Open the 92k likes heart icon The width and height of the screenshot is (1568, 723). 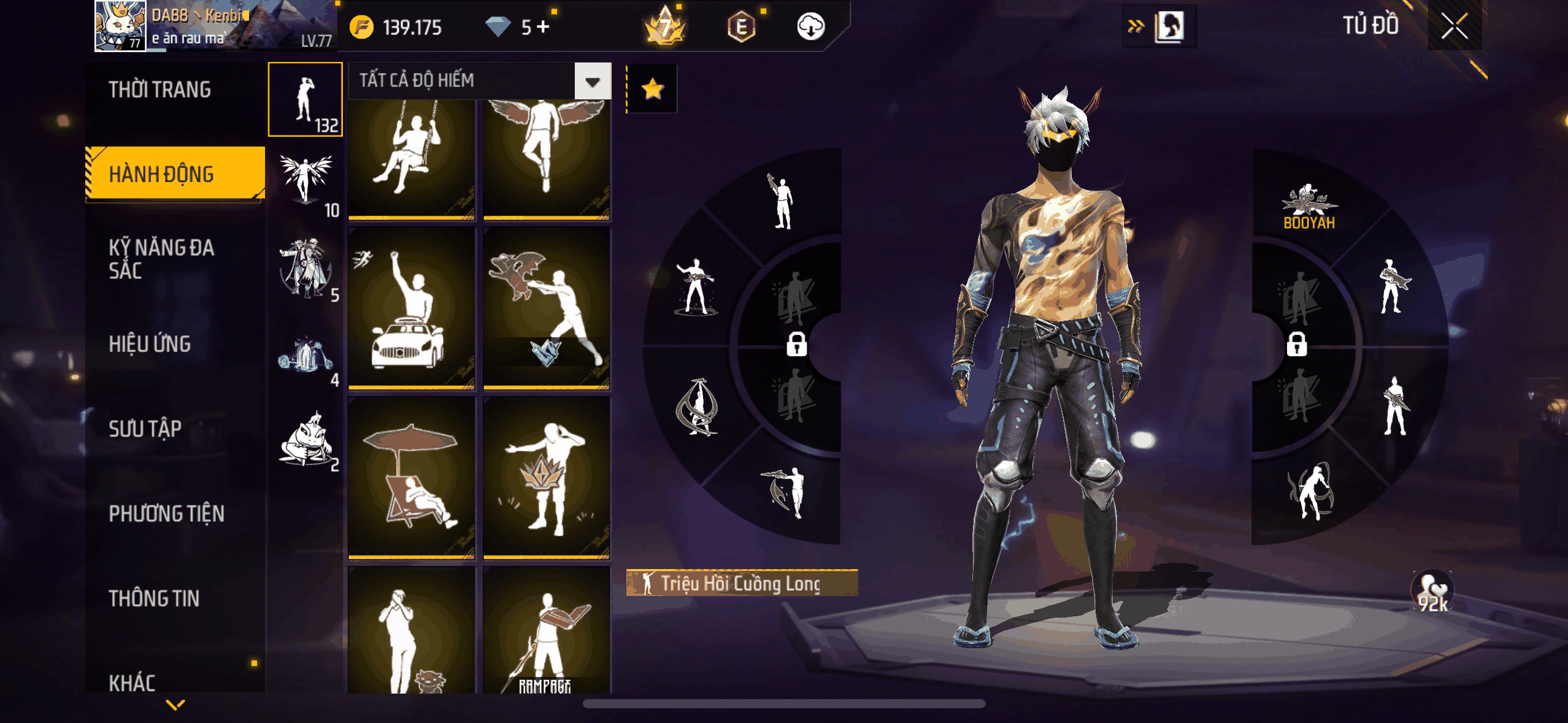(x=1432, y=592)
